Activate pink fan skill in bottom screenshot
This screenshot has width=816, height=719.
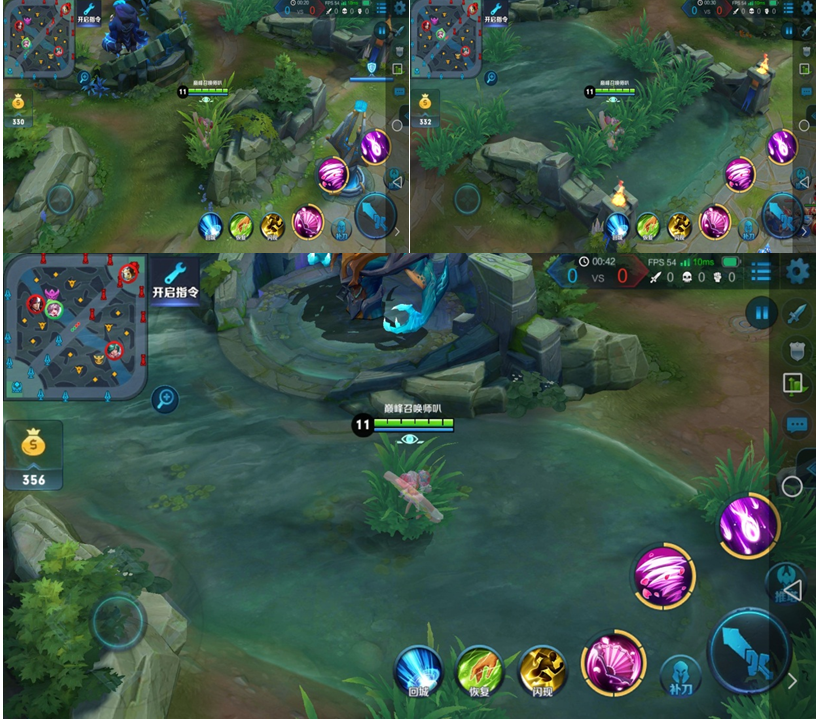(x=612, y=663)
